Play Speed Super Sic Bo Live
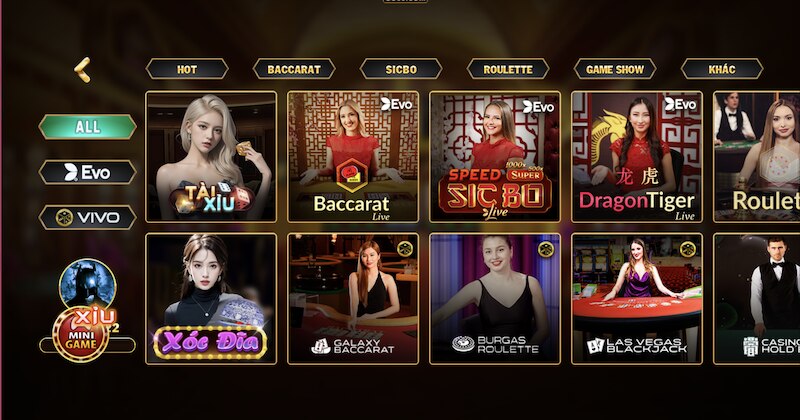The image size is (800, 420). [495, 157]
